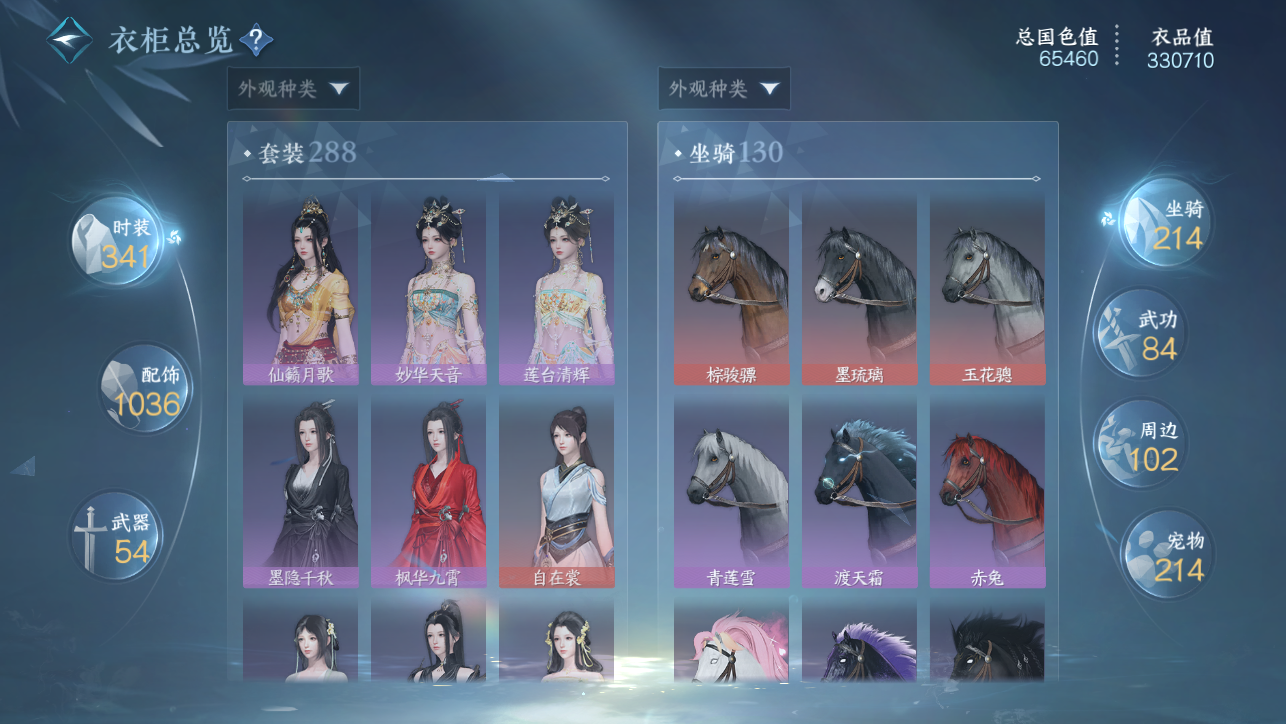Choose the 妙华天音 outfit card

(429, 289)
